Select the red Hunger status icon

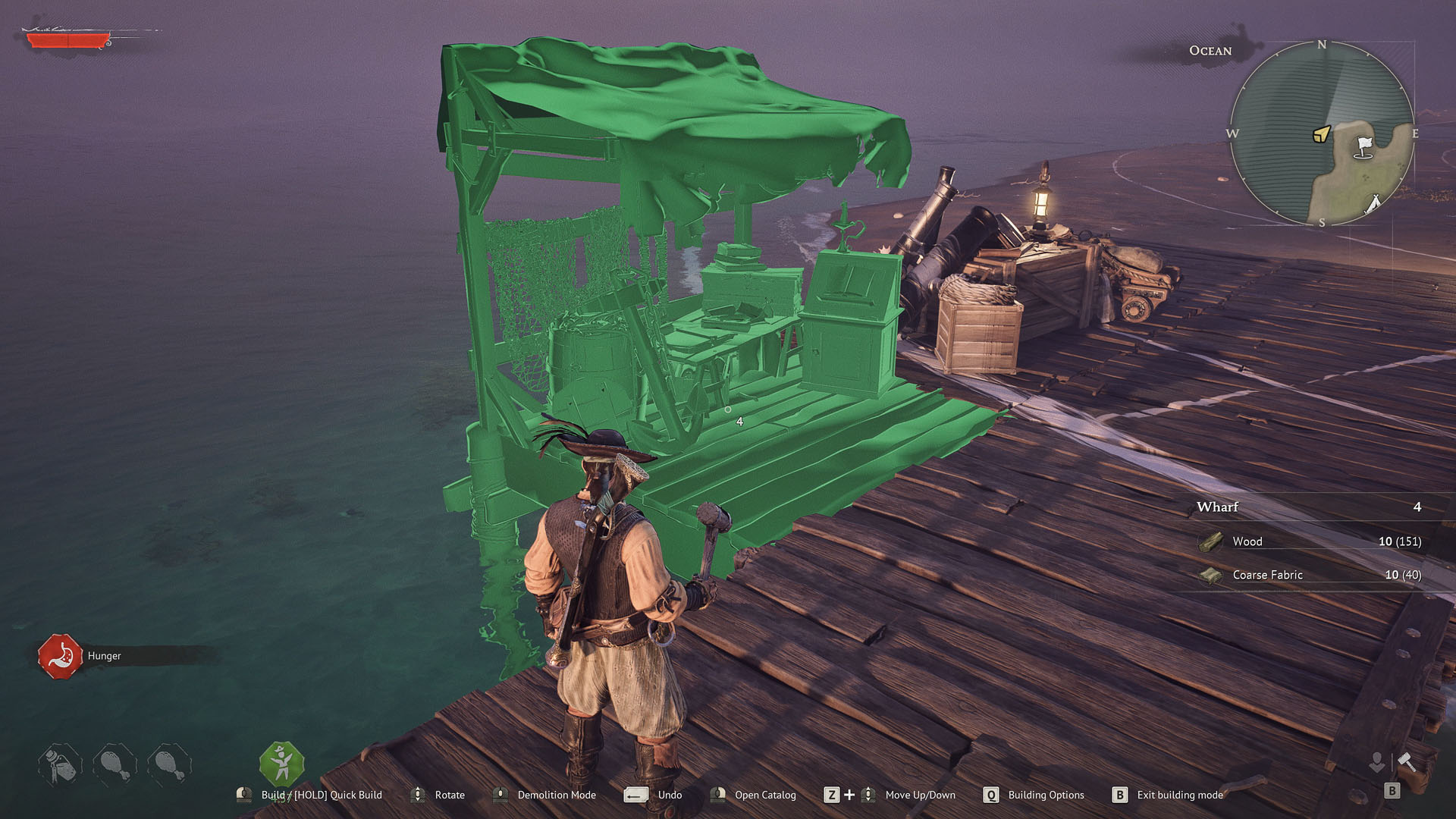pyautogui.click(x=60, y=656)
